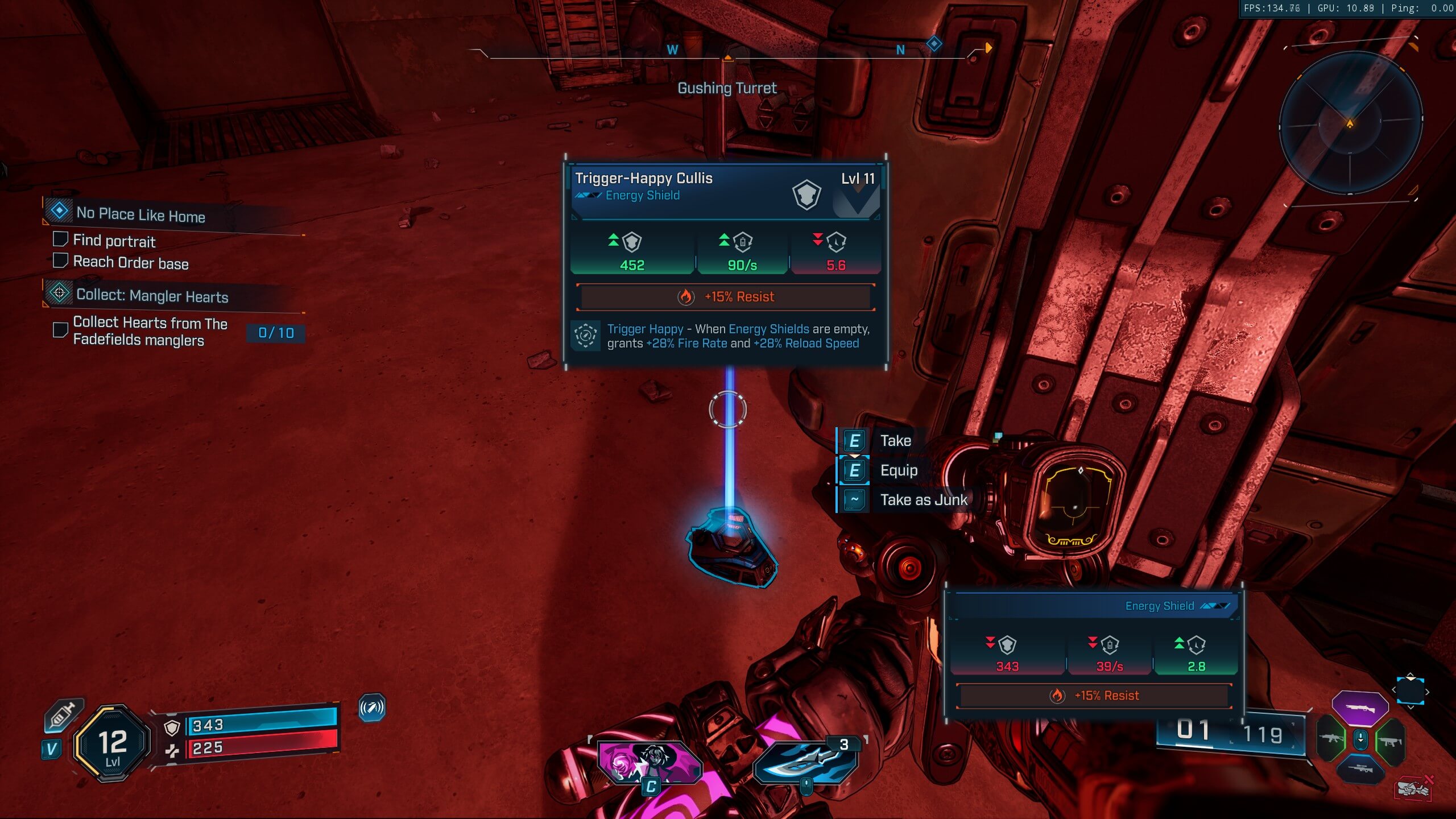Open the circular minimap
This screenshot has height=819, width=1456.
pyautogui.click(x=1350, y=123)
